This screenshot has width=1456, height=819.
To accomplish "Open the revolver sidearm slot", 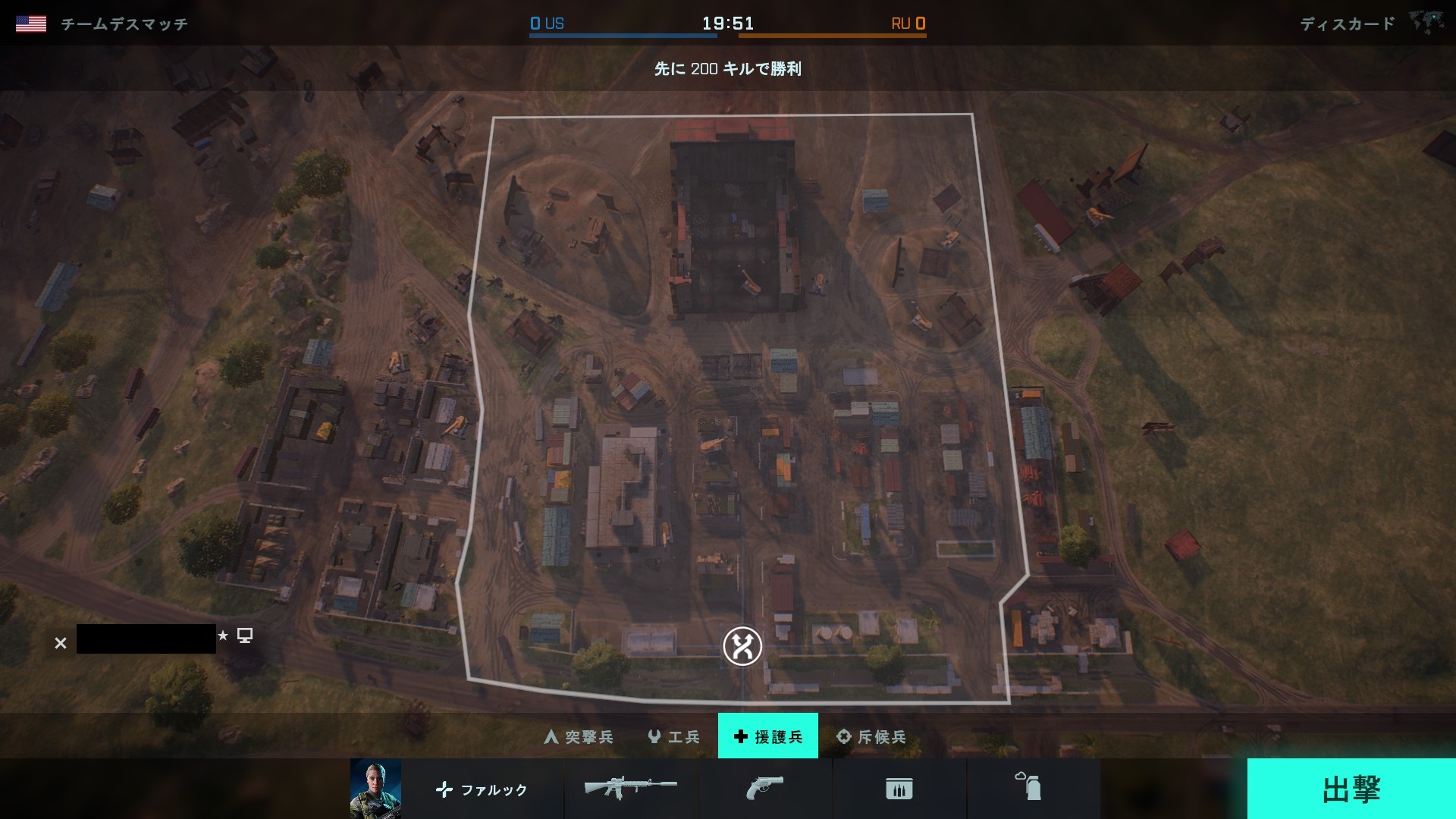I will [x=764, y=789].
